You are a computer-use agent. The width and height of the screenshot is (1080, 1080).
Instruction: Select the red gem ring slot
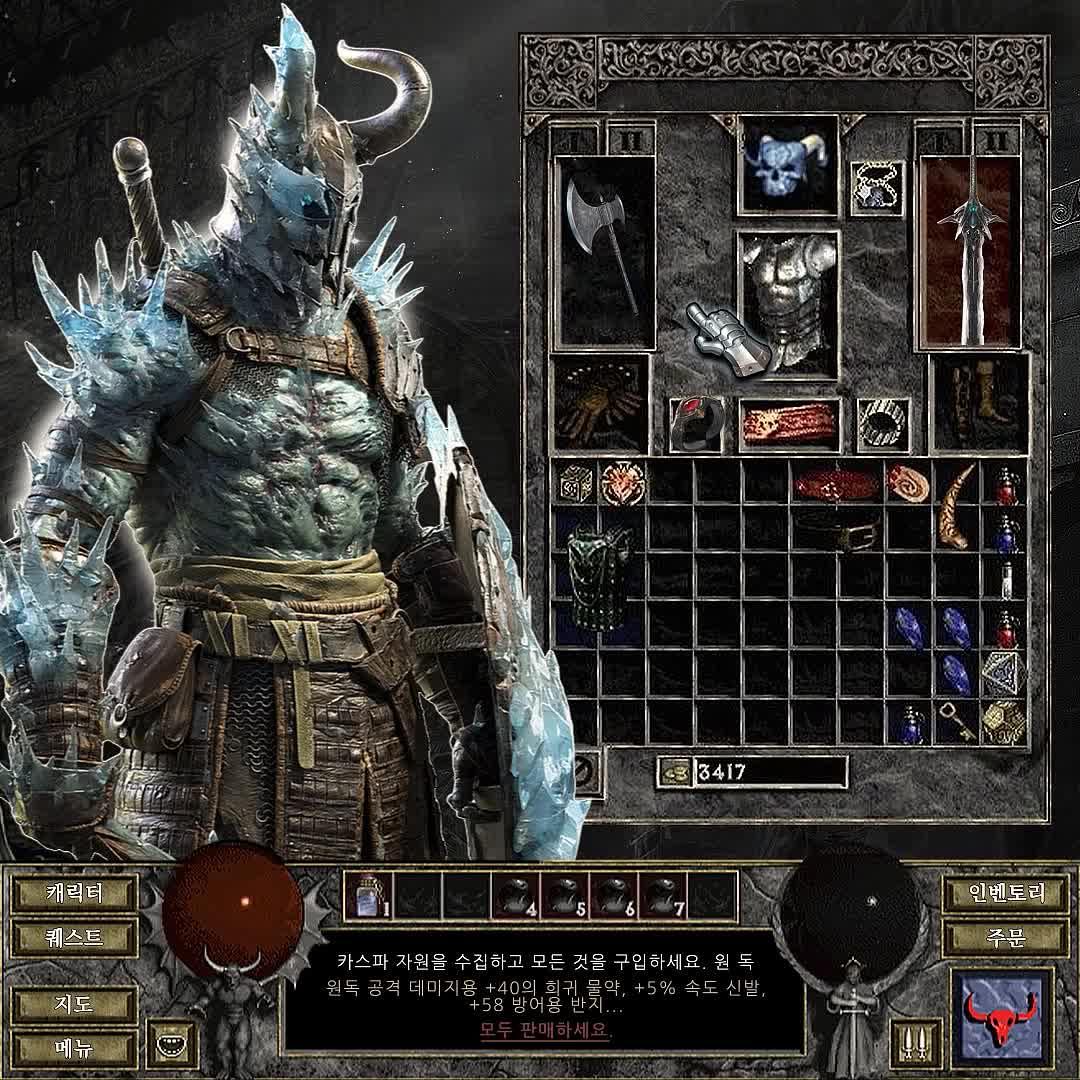(695, 423)
